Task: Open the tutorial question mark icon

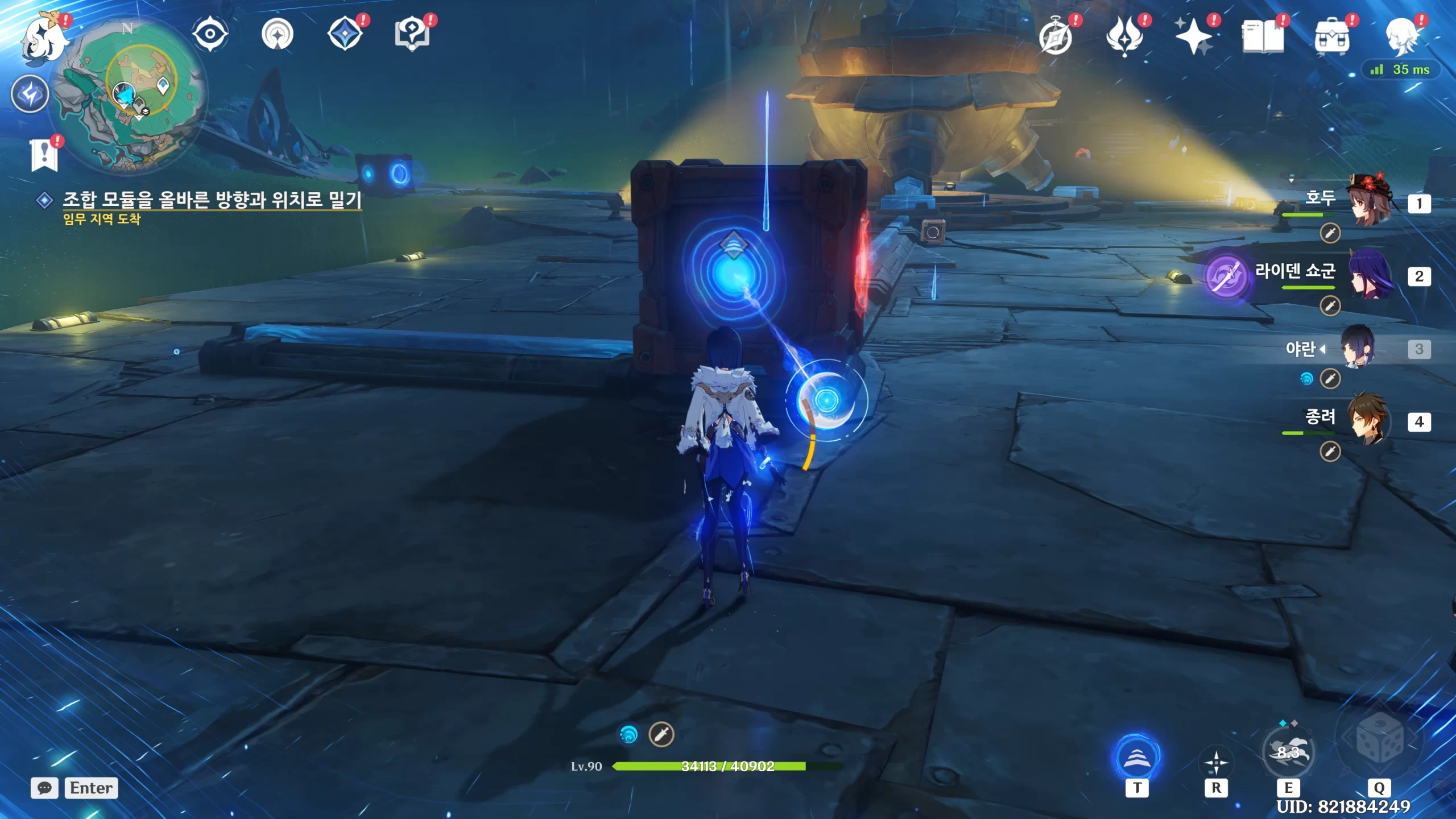Action: (x=412, y=34)
